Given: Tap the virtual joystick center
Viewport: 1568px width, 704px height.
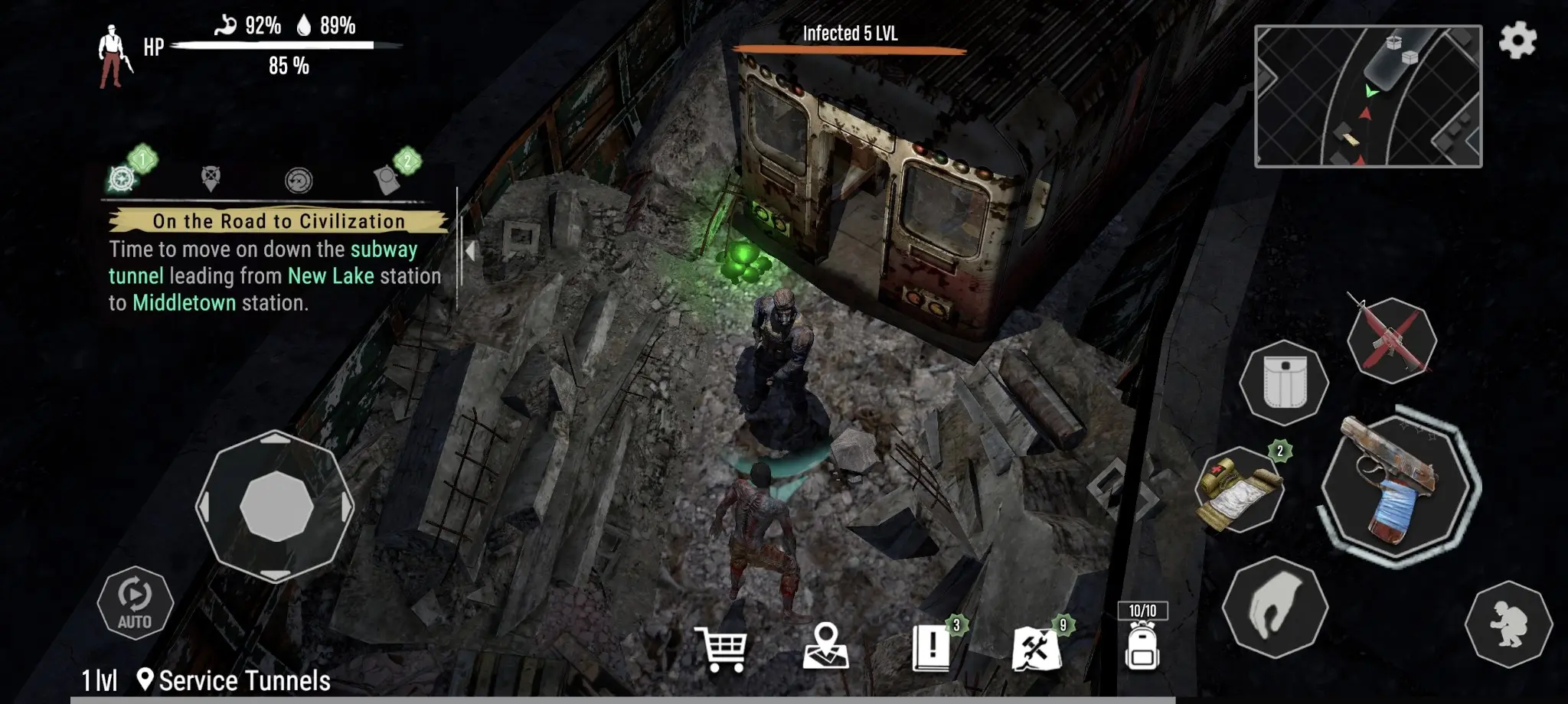Looking at the screenshot, I should (x=276, y=507).
